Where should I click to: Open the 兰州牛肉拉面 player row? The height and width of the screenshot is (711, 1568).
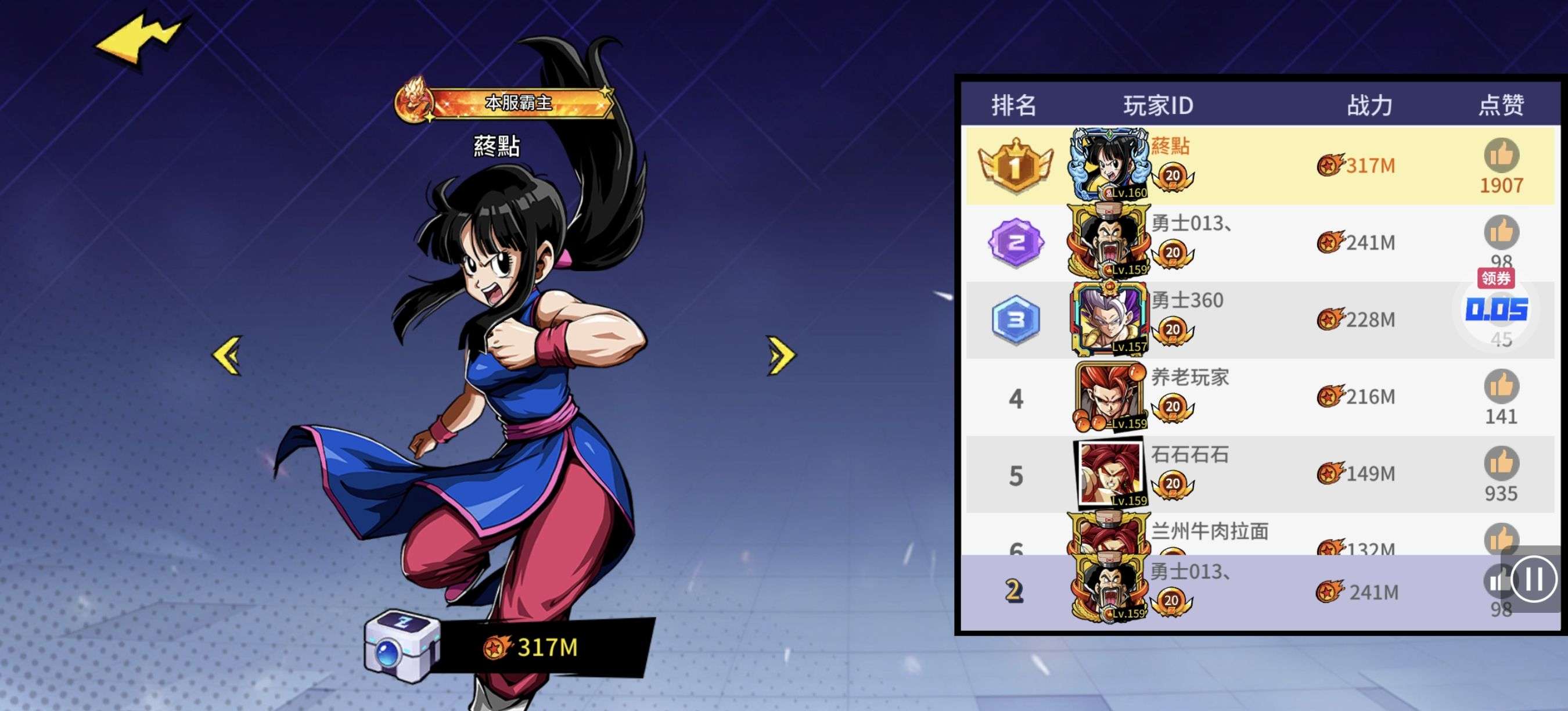pos(1248,537)
